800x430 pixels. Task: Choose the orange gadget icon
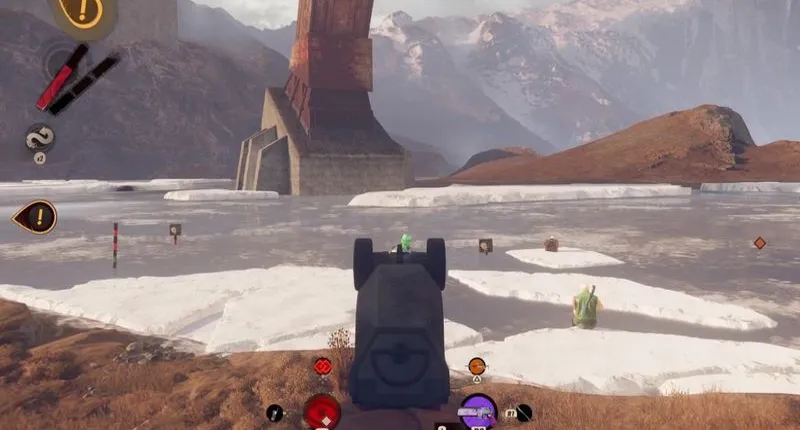(477, 366)
